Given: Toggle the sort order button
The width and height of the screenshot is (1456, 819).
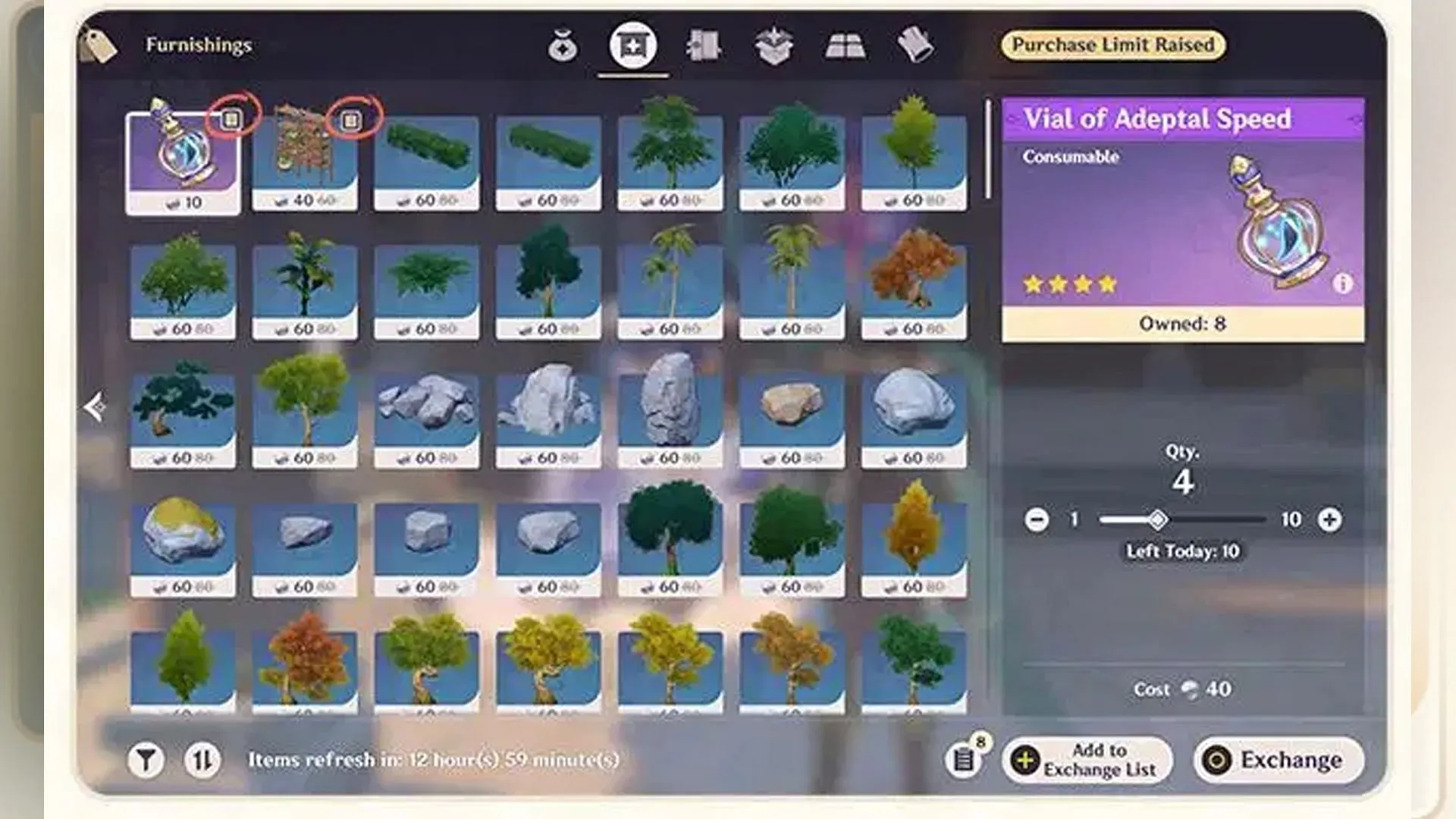Looking at the screenshot, I should click(202, 760).
